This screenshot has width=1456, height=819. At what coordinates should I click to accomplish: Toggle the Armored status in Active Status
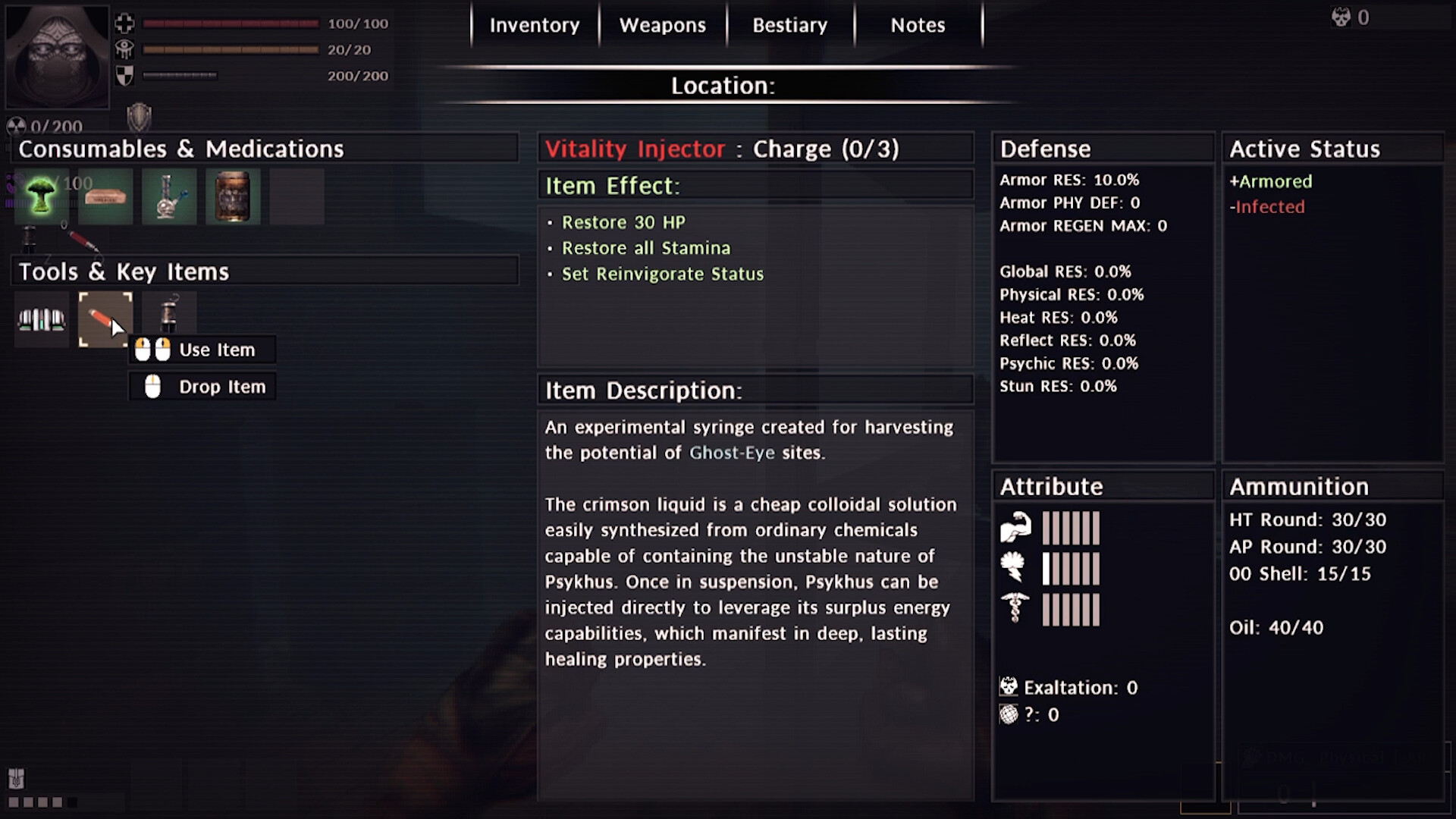(x=1271, y=181)
